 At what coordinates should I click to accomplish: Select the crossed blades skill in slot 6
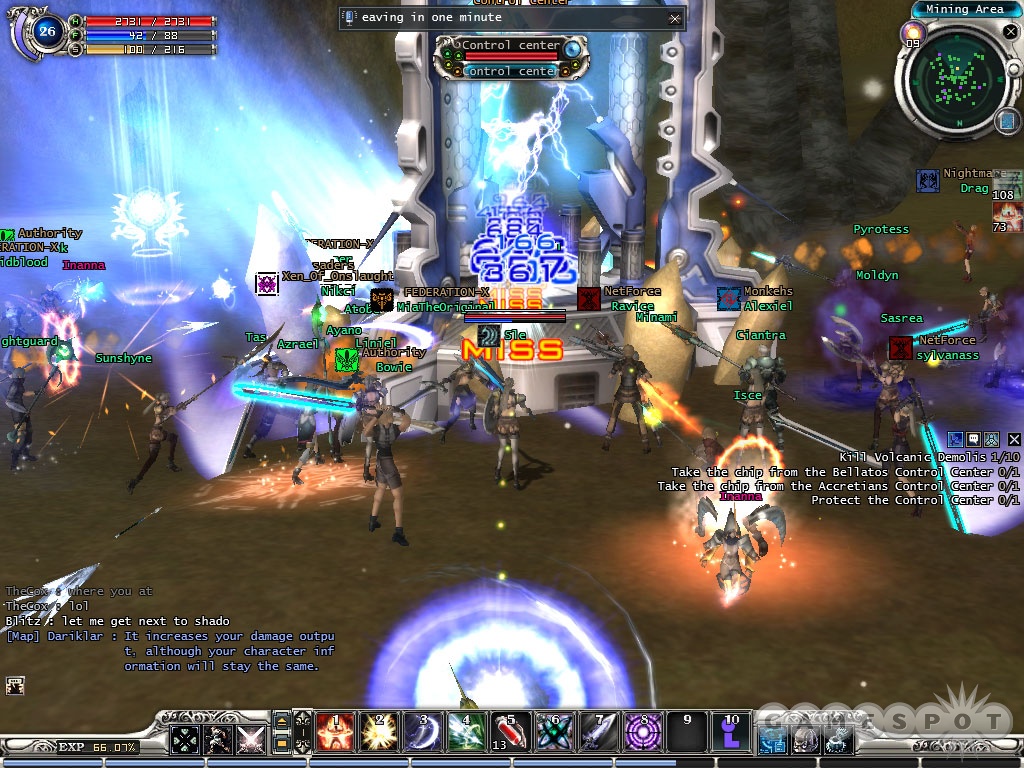point(552,731)
